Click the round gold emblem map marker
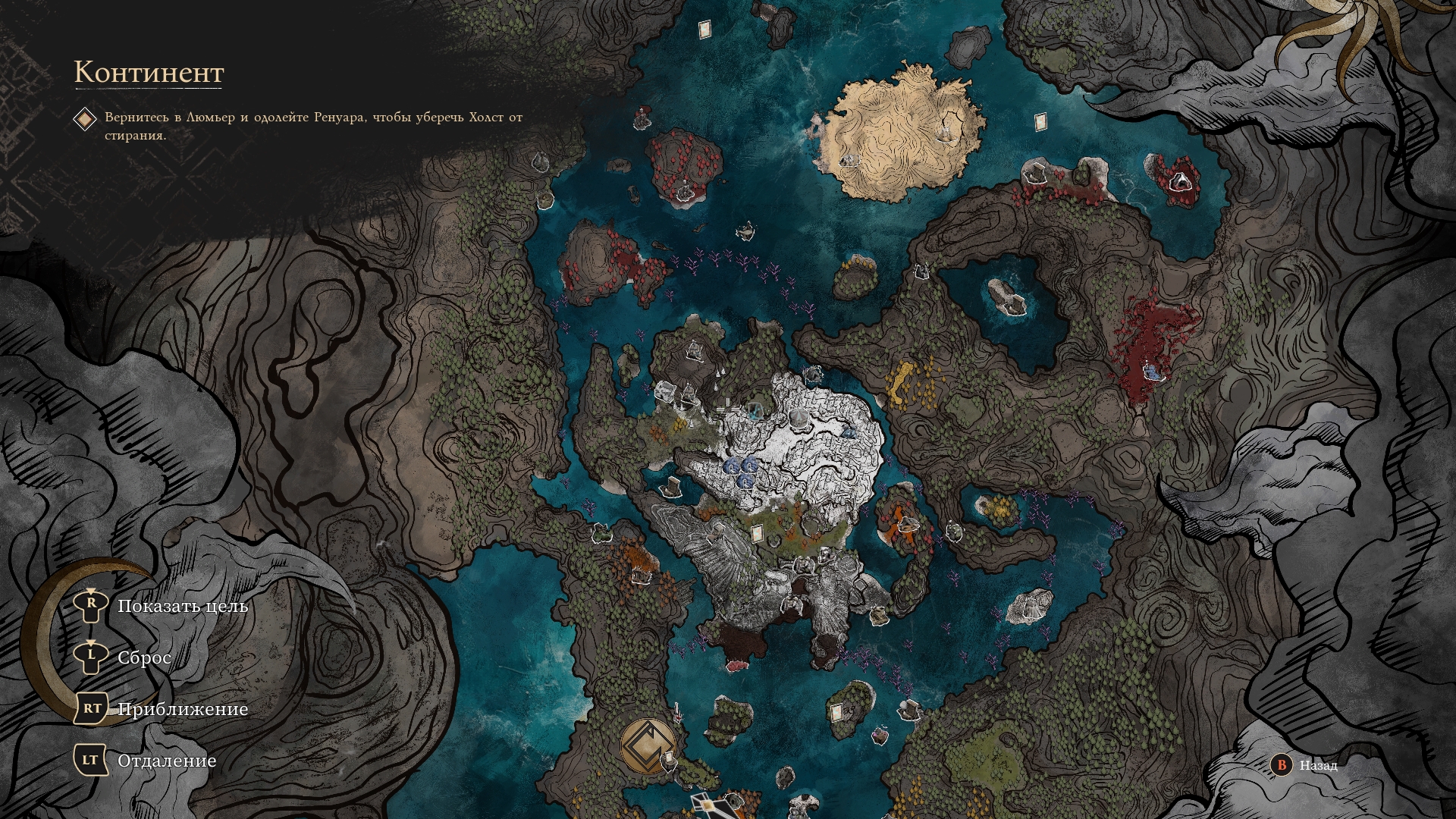1456x819 pixels. pyautogui.click(x=648, y=746)
